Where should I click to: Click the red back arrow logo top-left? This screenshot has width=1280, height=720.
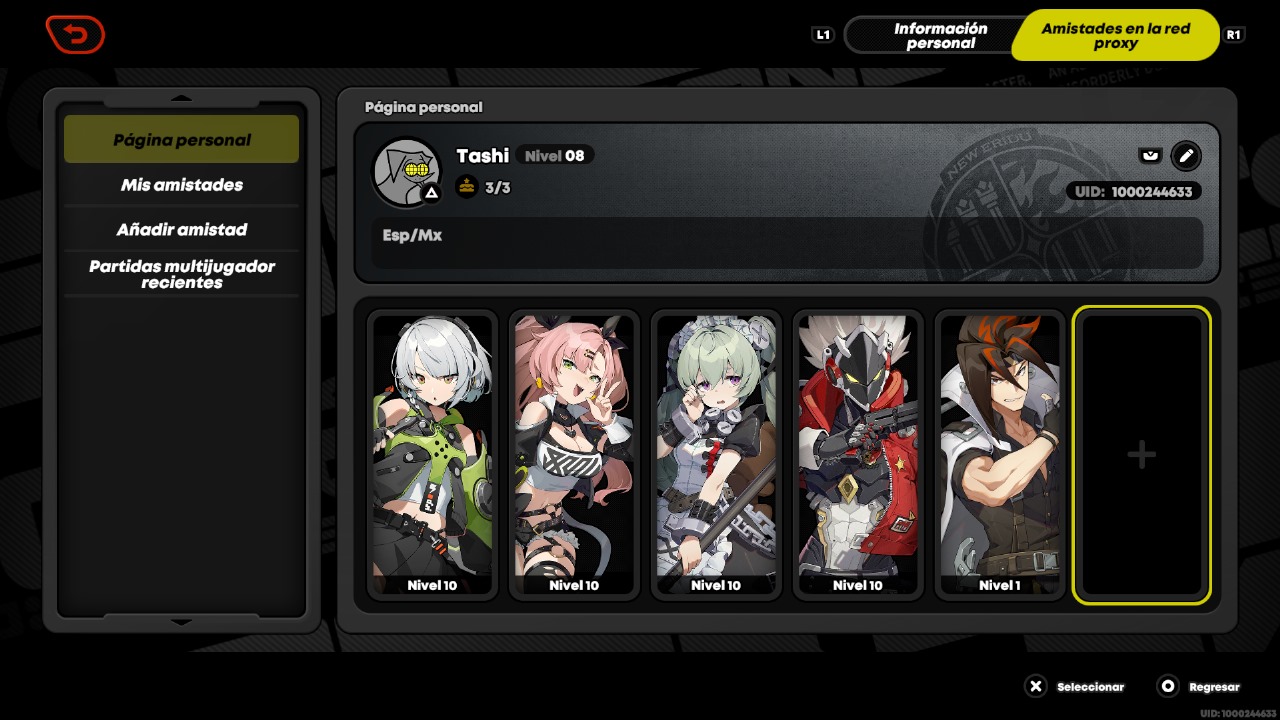tap(75, 34)
